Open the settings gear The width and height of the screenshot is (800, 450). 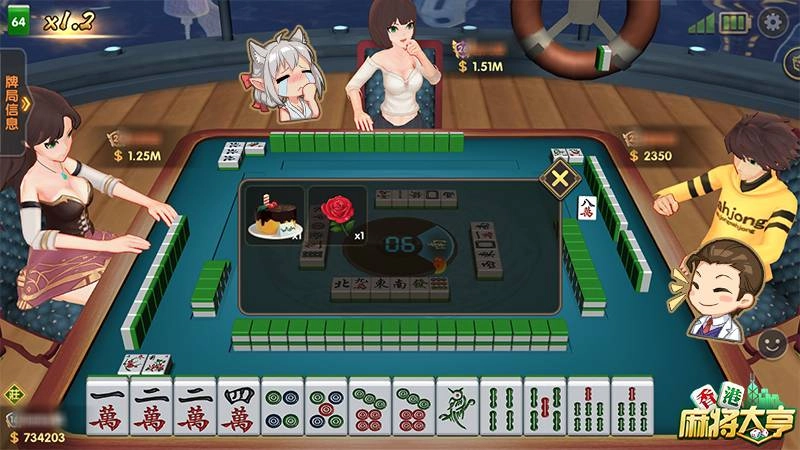pyautogui.click(x=770, y=22)
